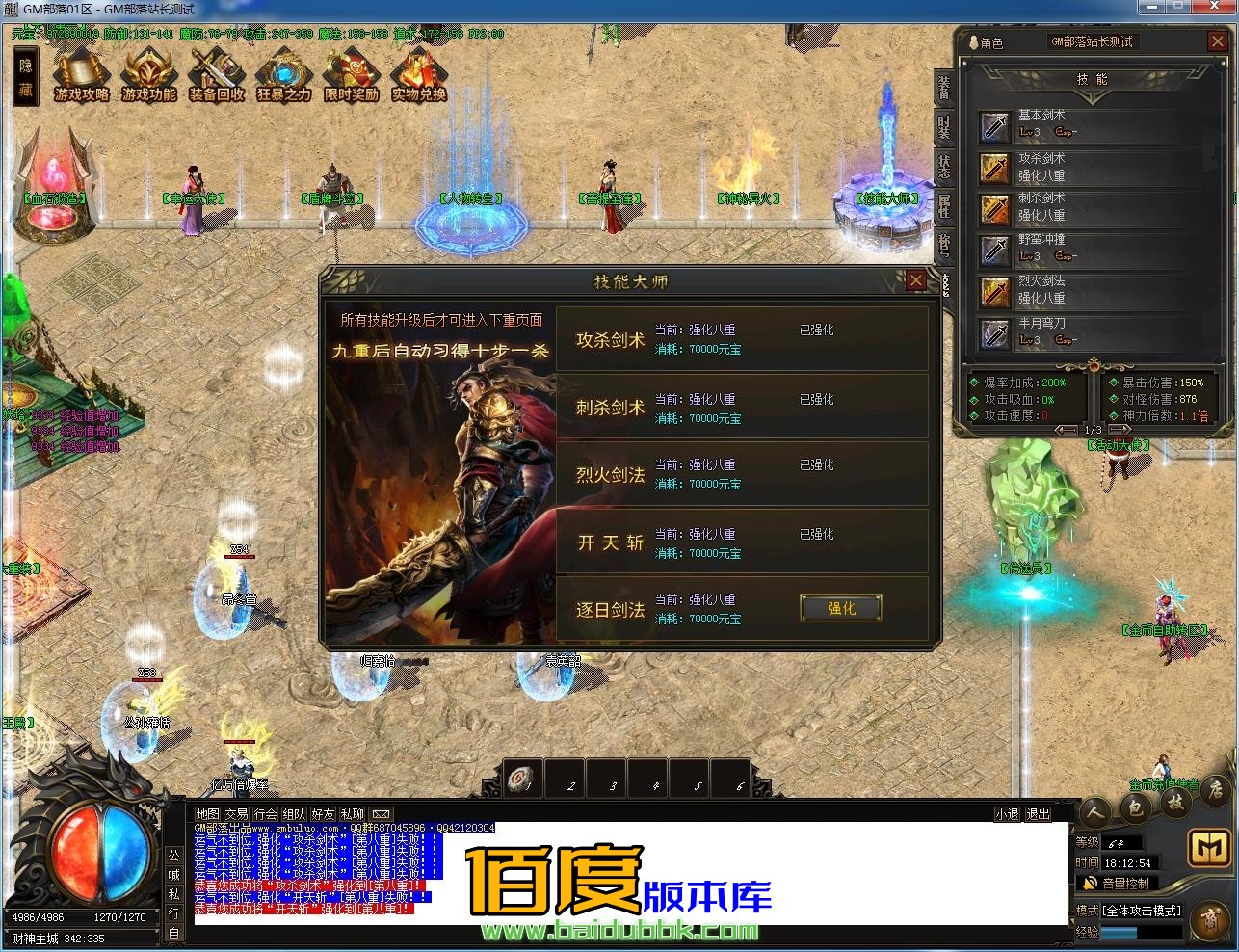This screenshot has width=1239, height=952.
Task: Select the 基本剑术 skill icon in skills panel
Action: pyautogui.click(x=994, y=125)
